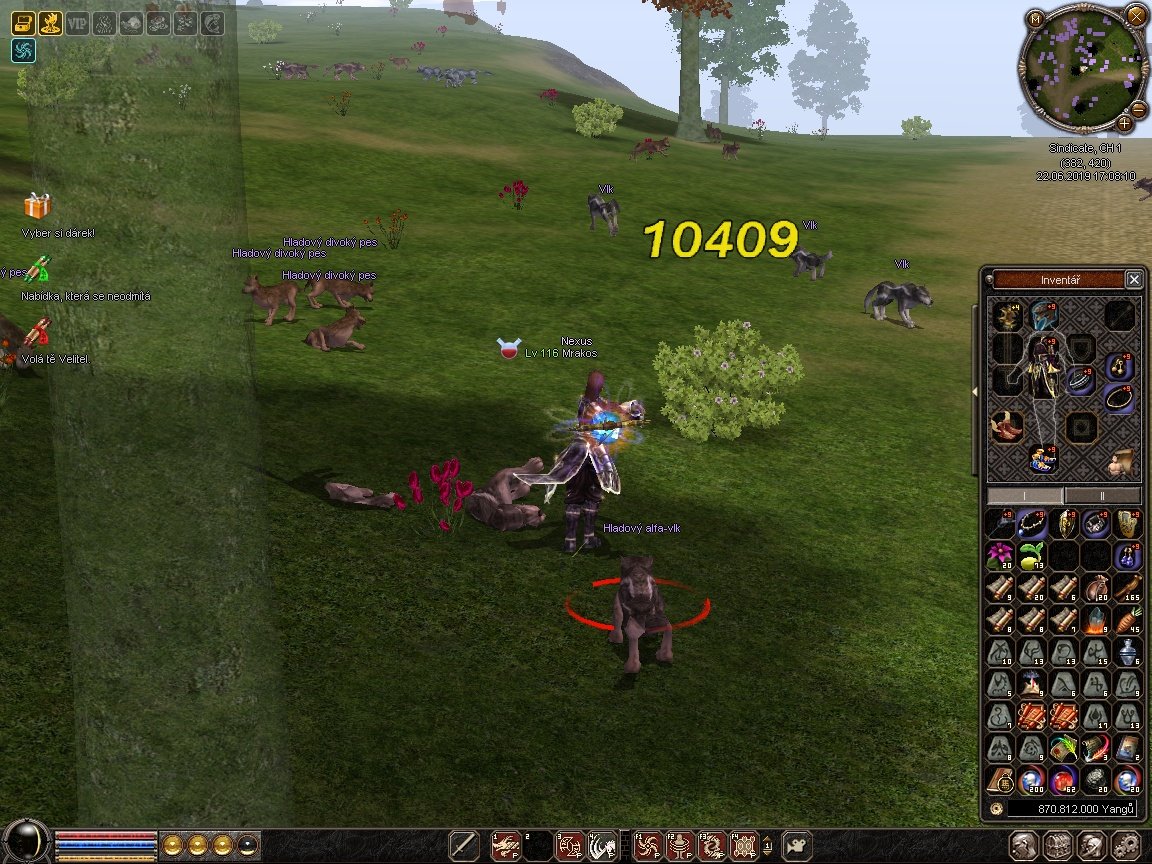Activate the F1 swirl skill
The width and height of the screenshot is (1152, 864).
click(649, 846)
